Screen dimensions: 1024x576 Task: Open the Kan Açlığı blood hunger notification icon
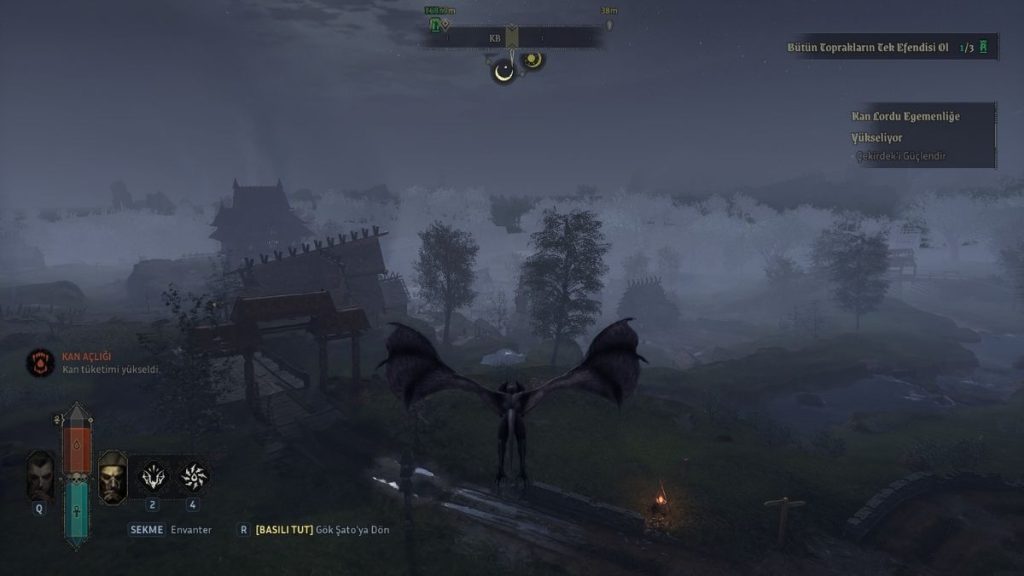40,362
